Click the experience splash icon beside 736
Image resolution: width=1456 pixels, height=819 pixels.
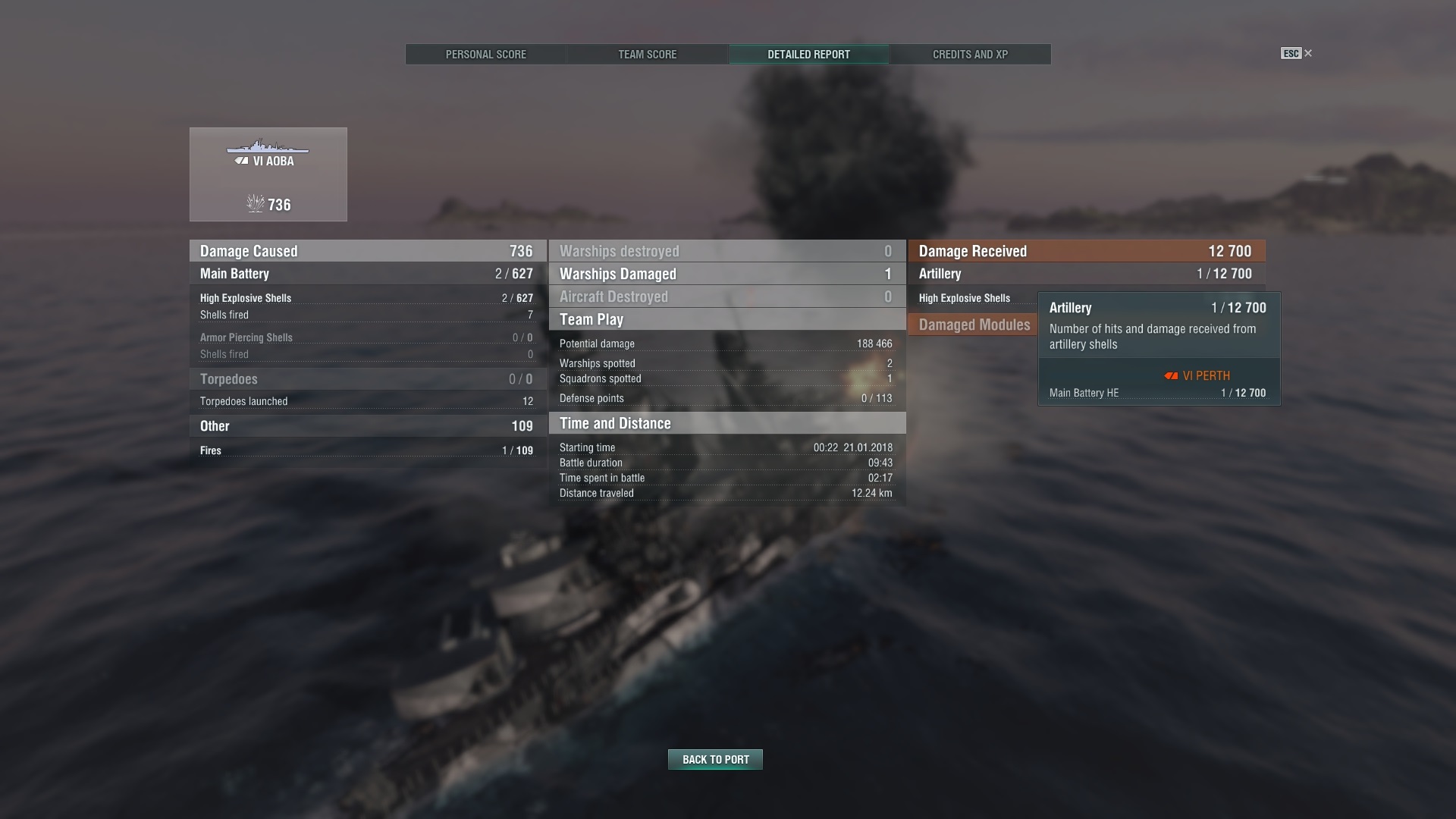(256, 203)
